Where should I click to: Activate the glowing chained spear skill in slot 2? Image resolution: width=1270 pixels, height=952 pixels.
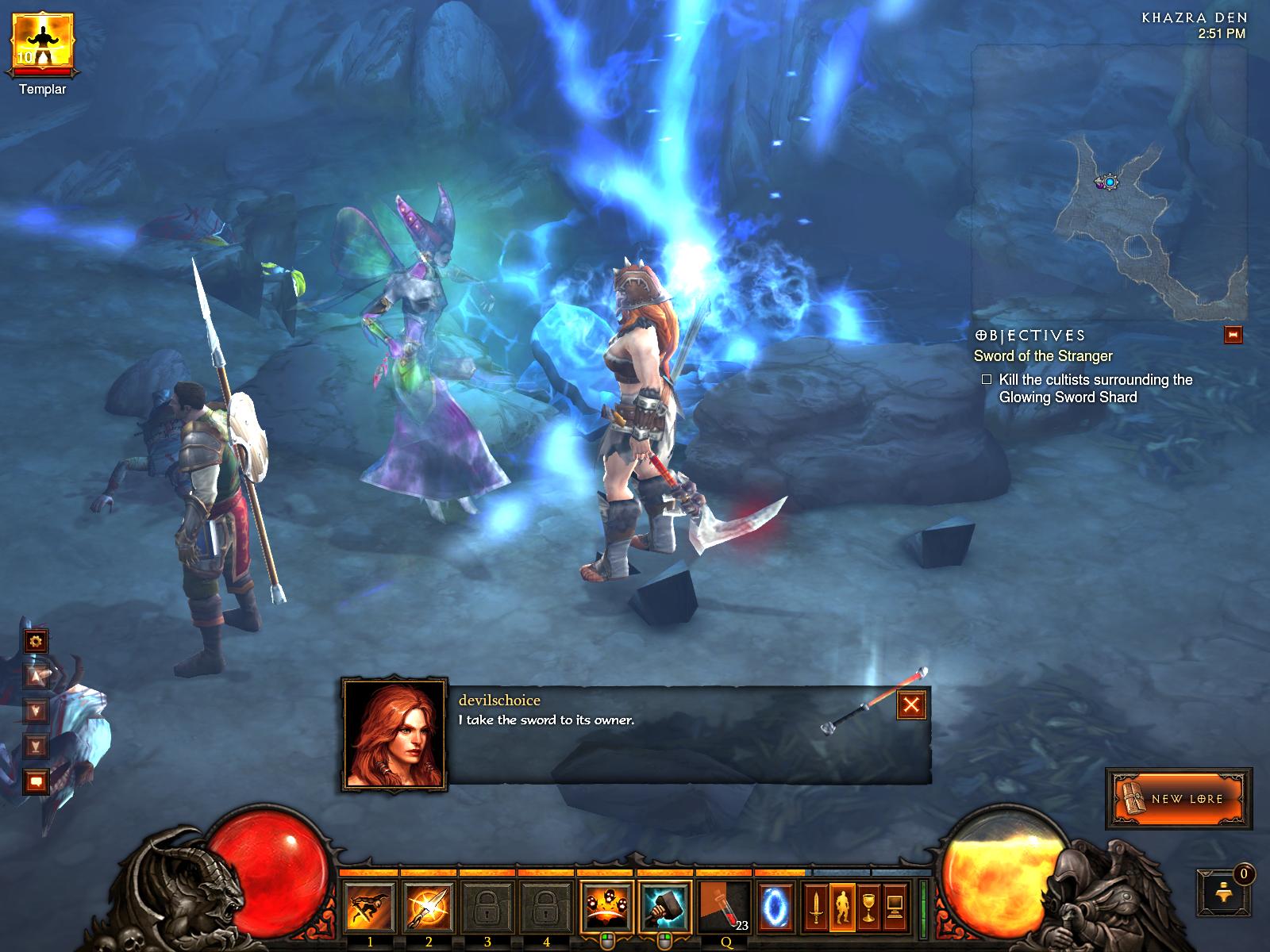(429, 908)
